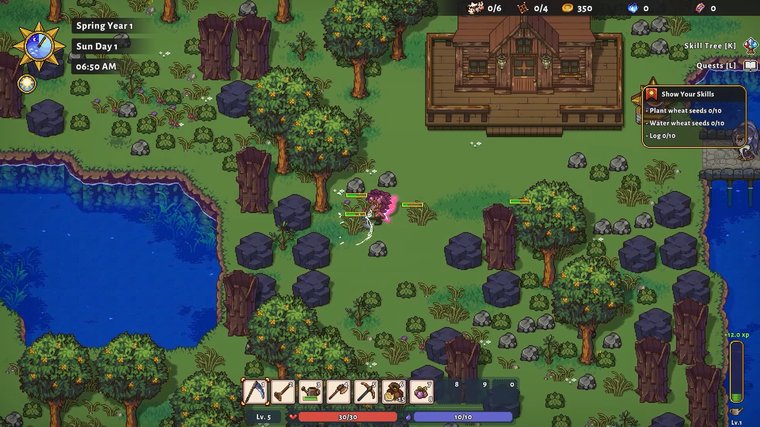This screenshot has height=427, width=760.
Task: Open the Quests book icon
Action: pyautogui.click(x=749, y=65)
